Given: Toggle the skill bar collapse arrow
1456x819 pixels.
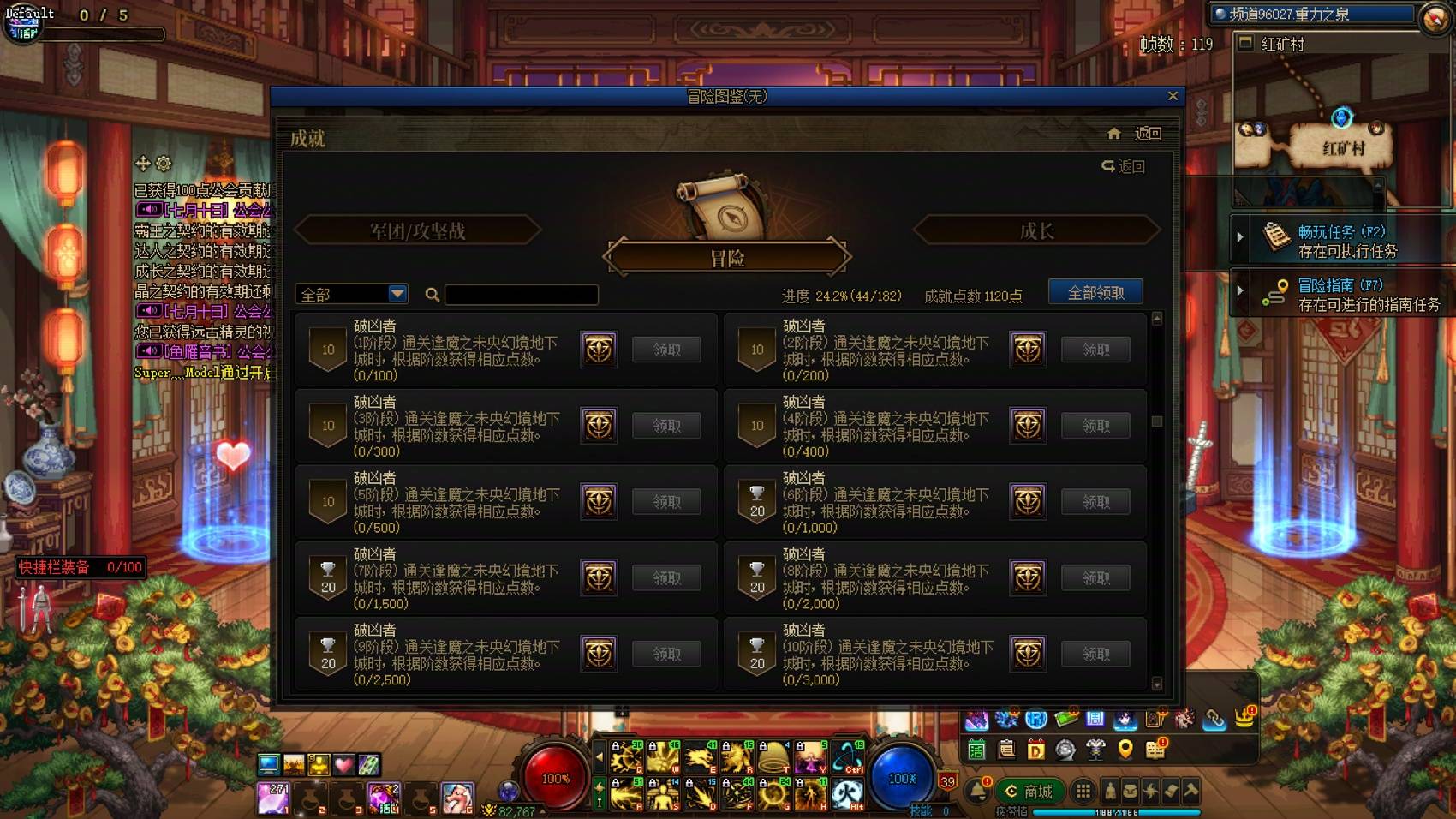Looking at the screenshot, I should click(x=600, y=757).
